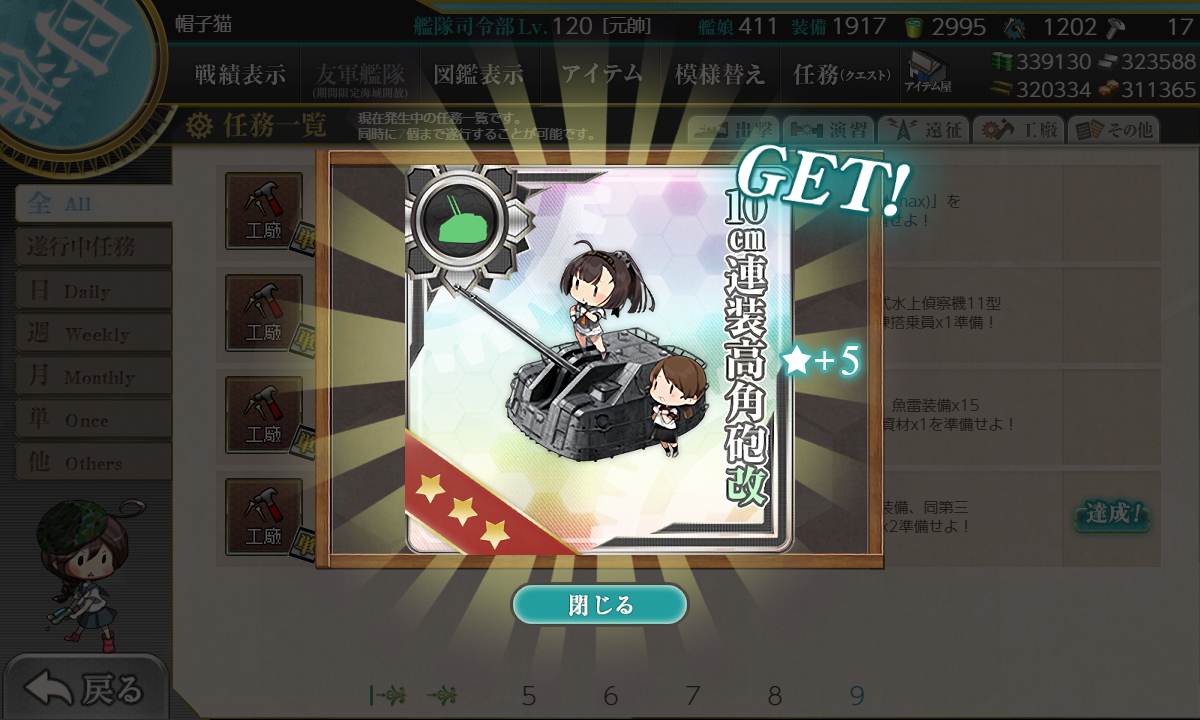Visit the アイテム屋 item shop
1200x720 pixels.
click(x=928, y=73)
